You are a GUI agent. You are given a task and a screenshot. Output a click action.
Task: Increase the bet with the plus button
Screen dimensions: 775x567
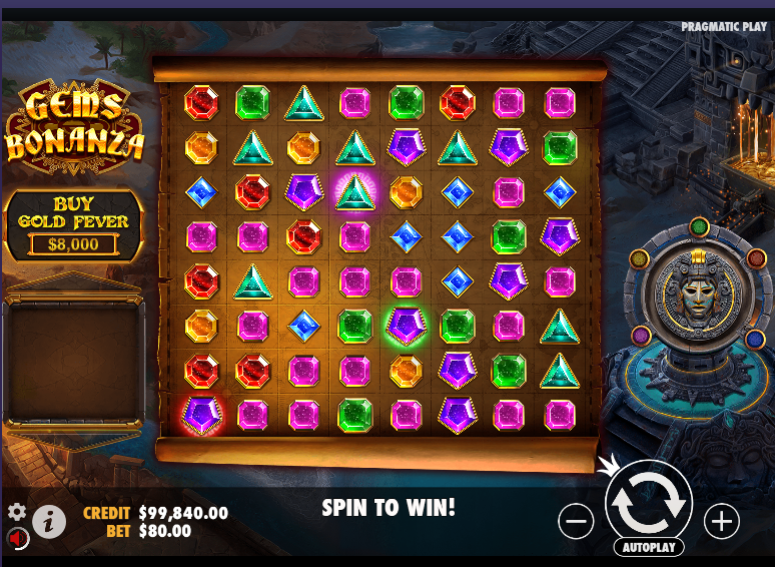coord(721,521)
